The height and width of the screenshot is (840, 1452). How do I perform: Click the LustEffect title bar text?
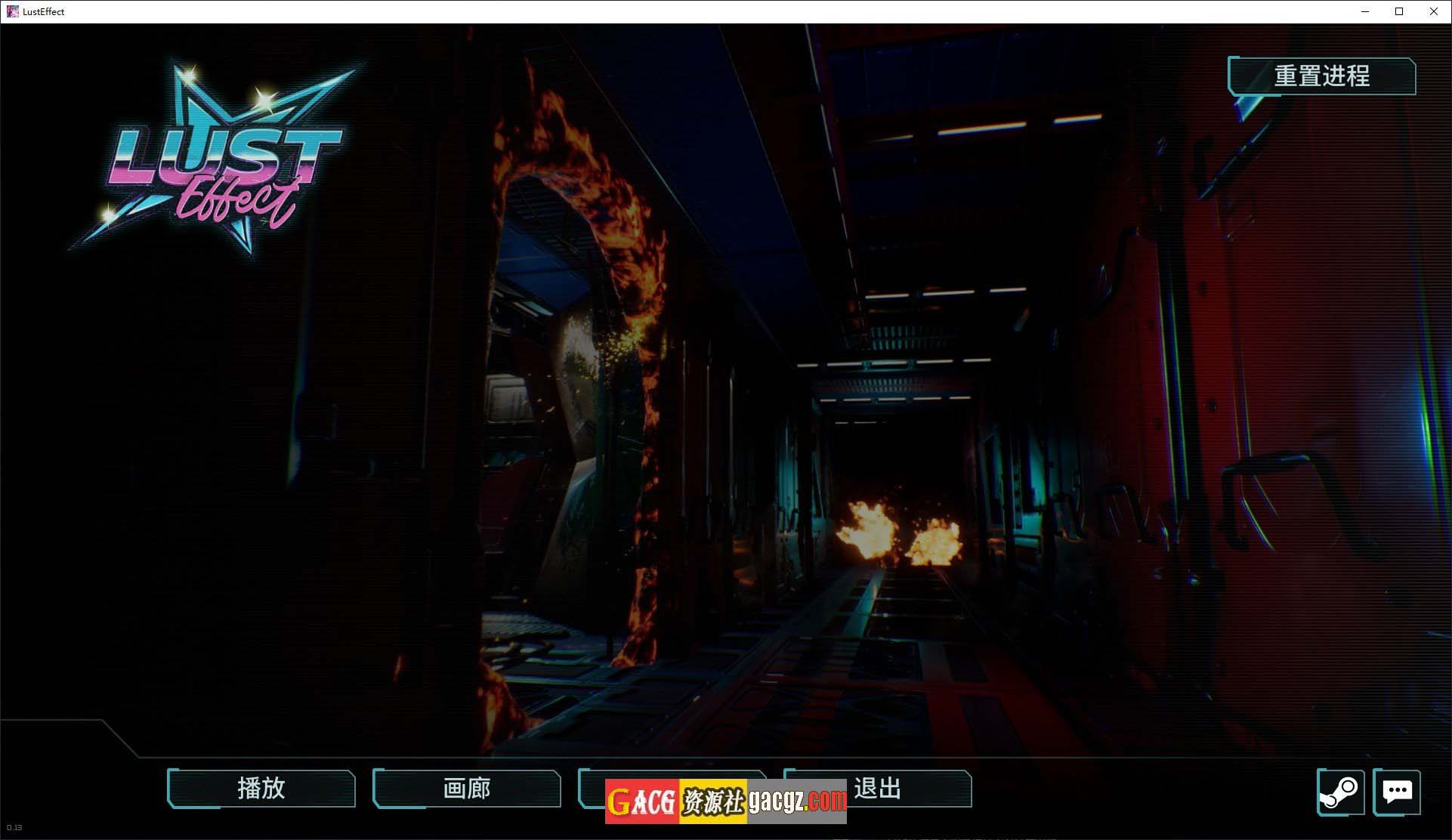click(43, 11)
